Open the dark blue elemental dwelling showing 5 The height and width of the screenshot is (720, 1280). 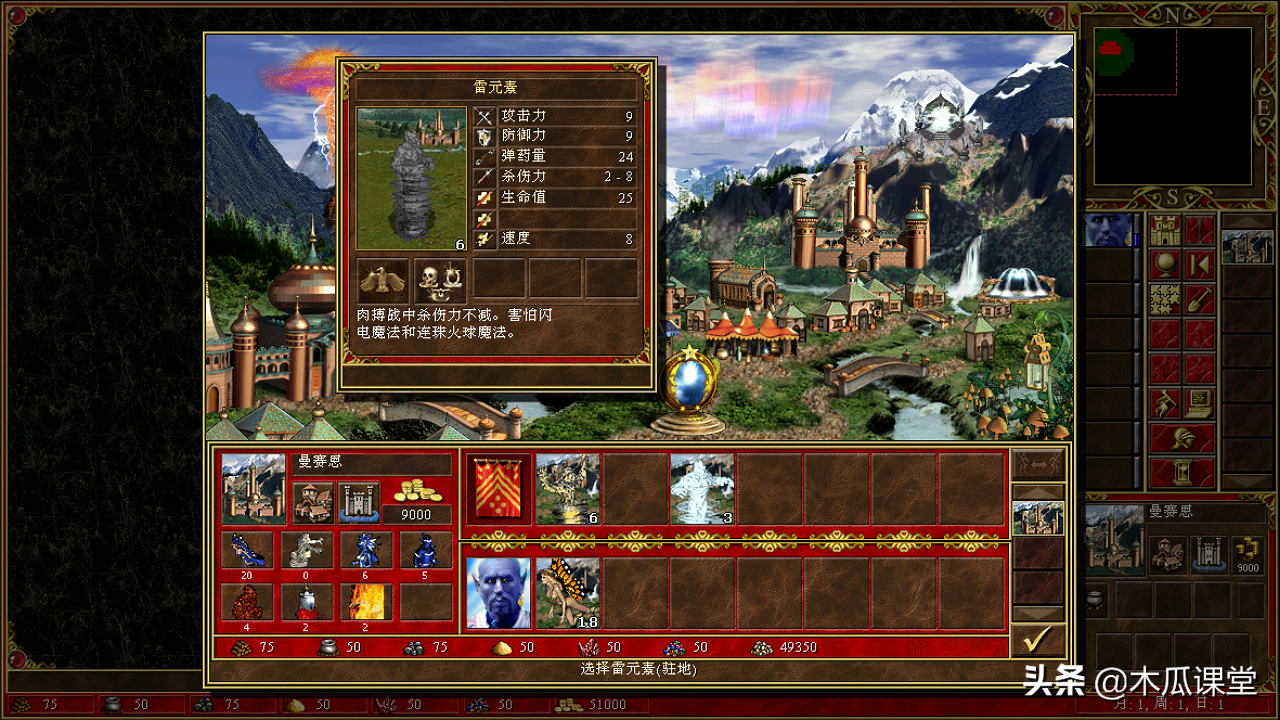(x=426, y=551)
